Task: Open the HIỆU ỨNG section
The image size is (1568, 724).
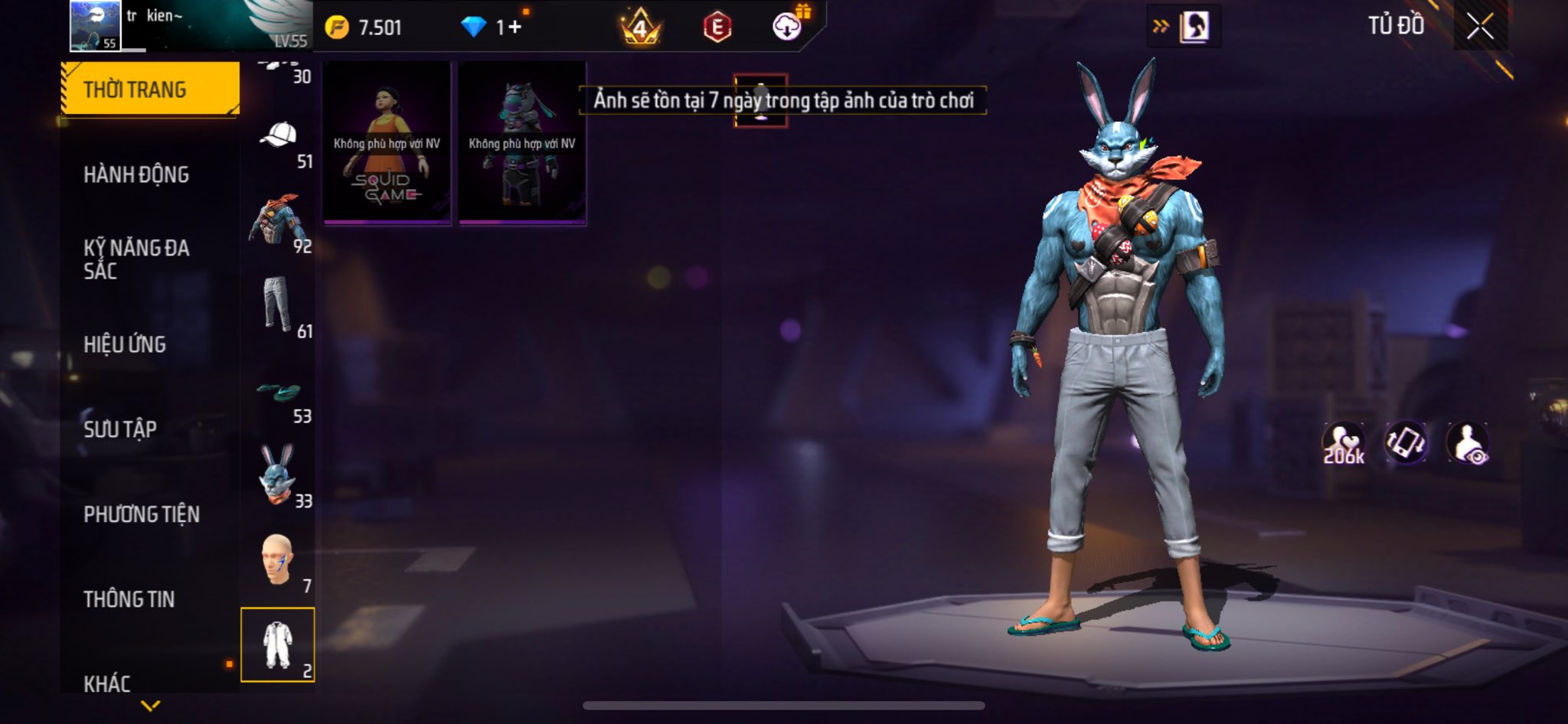Action: (x=125, y=344)
